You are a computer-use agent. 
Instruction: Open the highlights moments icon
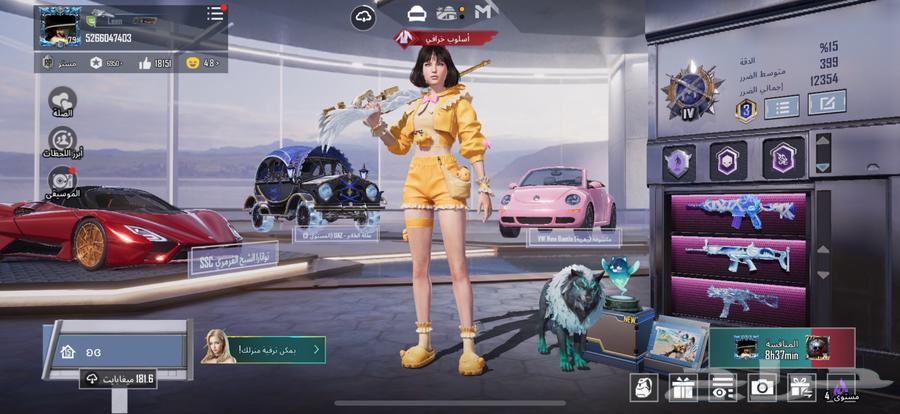62,141
